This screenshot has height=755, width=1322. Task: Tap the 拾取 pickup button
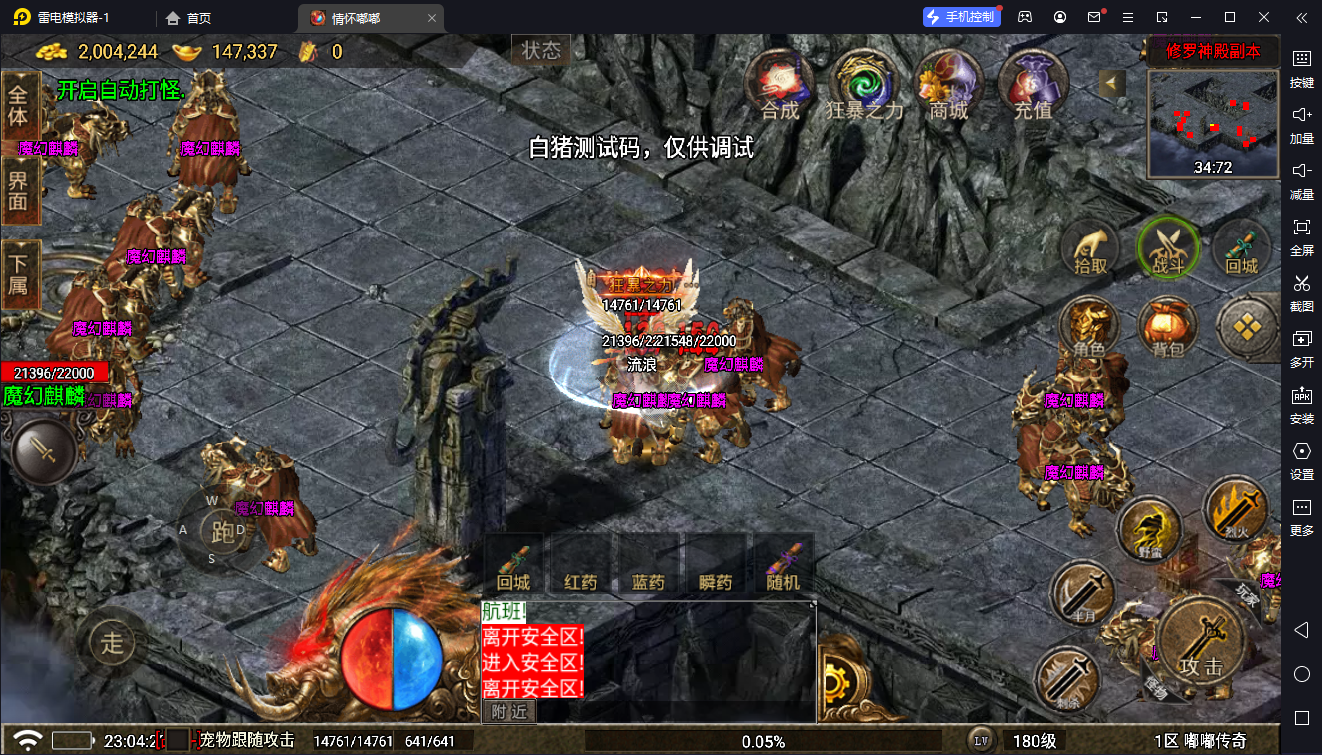point(1090,249)
